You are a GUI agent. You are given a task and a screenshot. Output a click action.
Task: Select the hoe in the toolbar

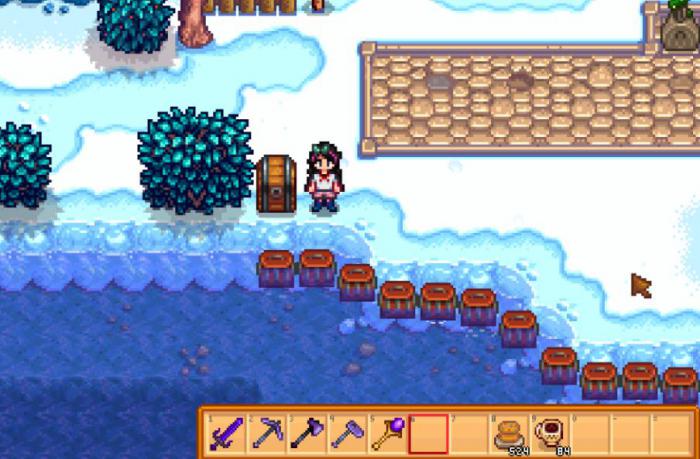(346, 432)
